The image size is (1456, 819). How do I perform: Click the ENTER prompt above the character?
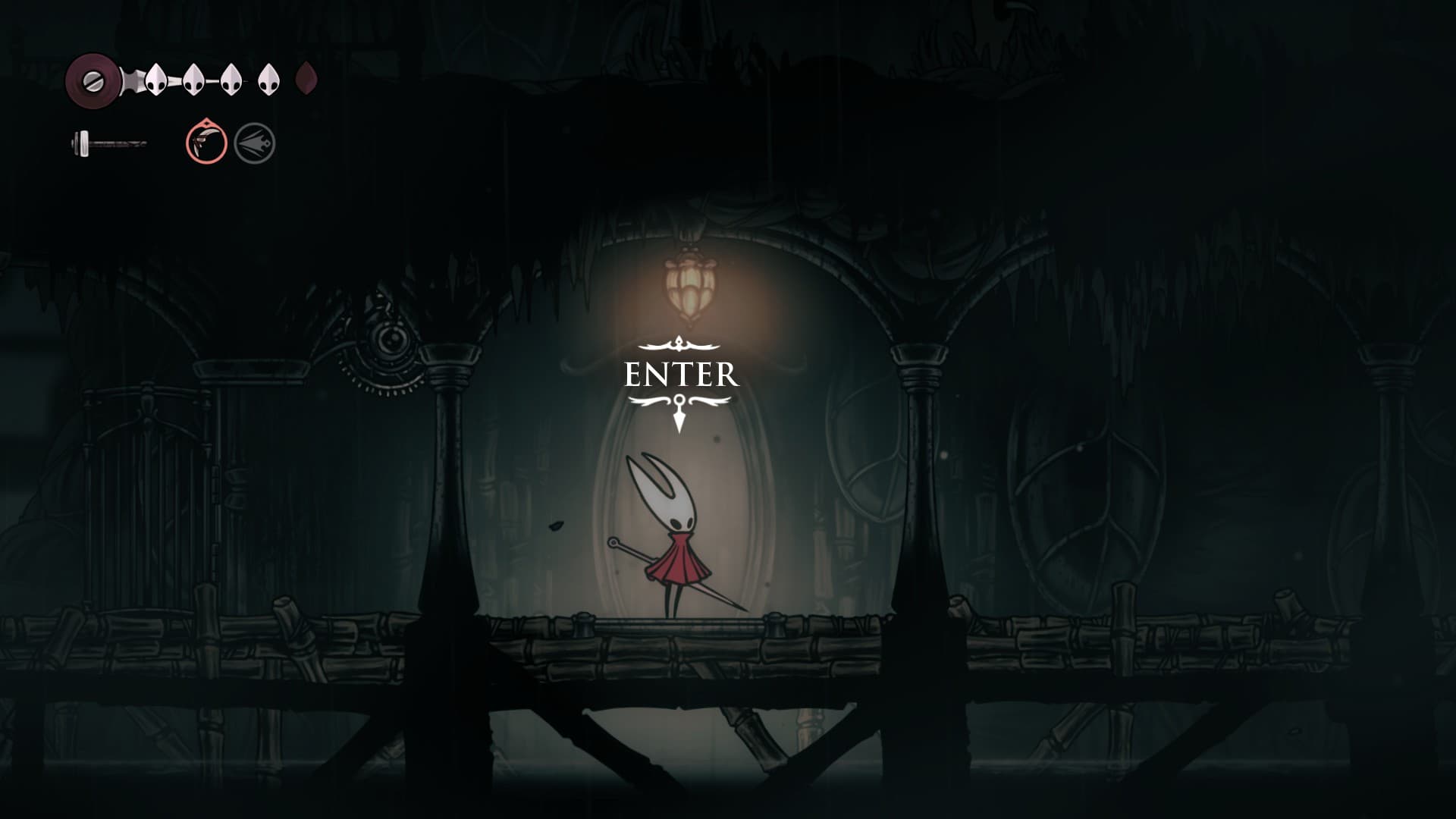(x=680, y=375)
